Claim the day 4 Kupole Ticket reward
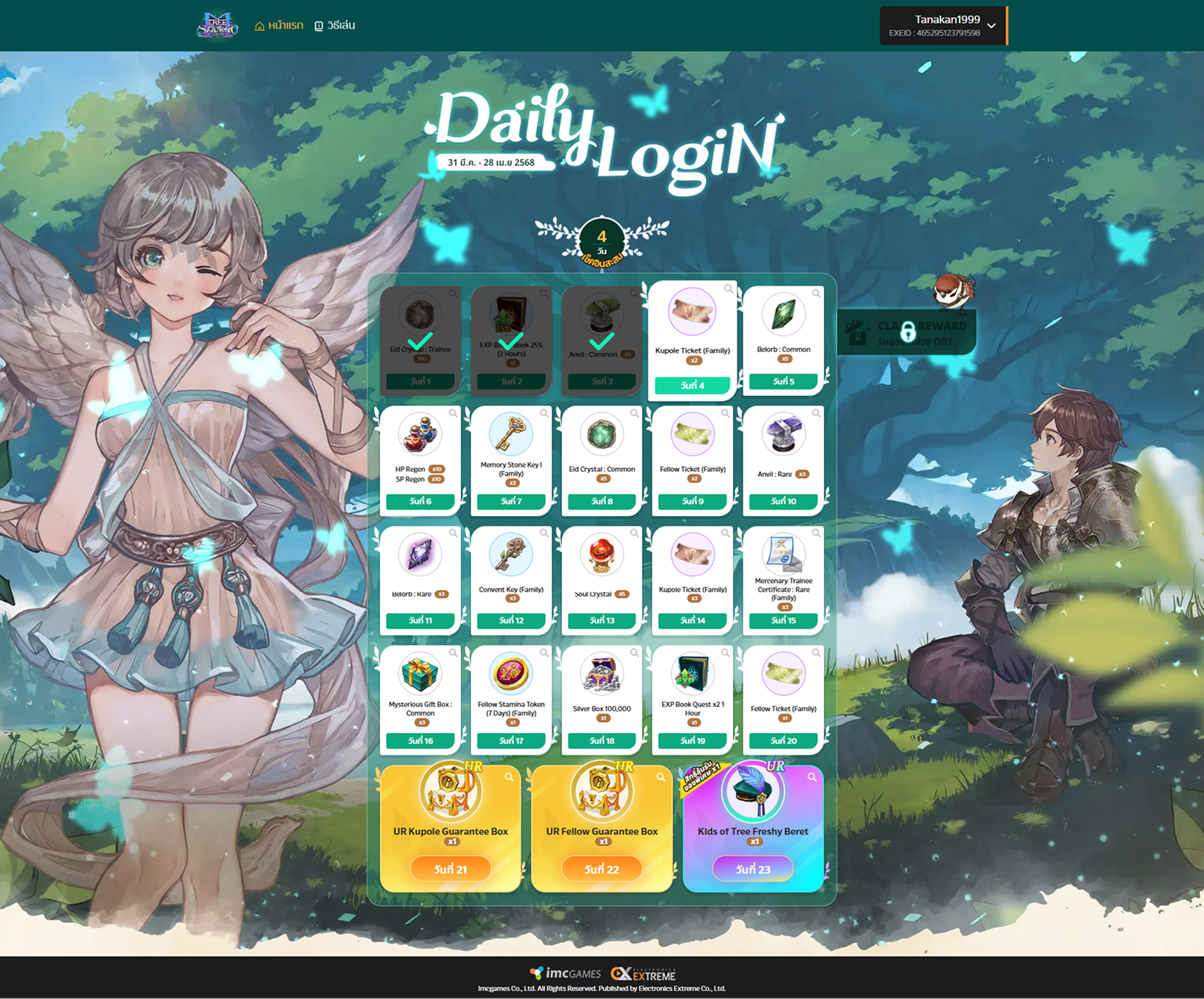This screenshot has width=1204, height=999. [692, 385]
